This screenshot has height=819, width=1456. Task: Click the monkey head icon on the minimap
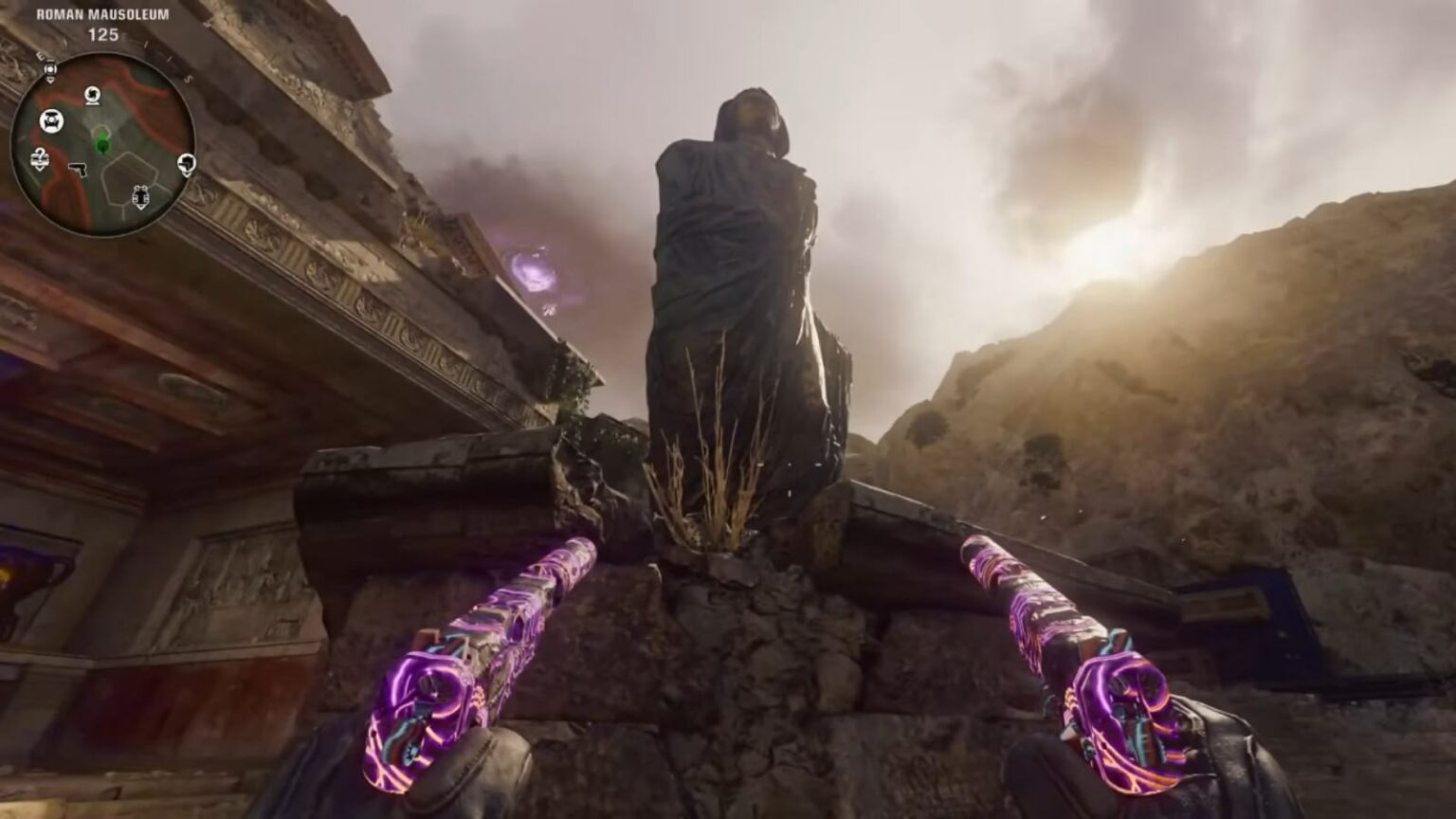point(93,95)
